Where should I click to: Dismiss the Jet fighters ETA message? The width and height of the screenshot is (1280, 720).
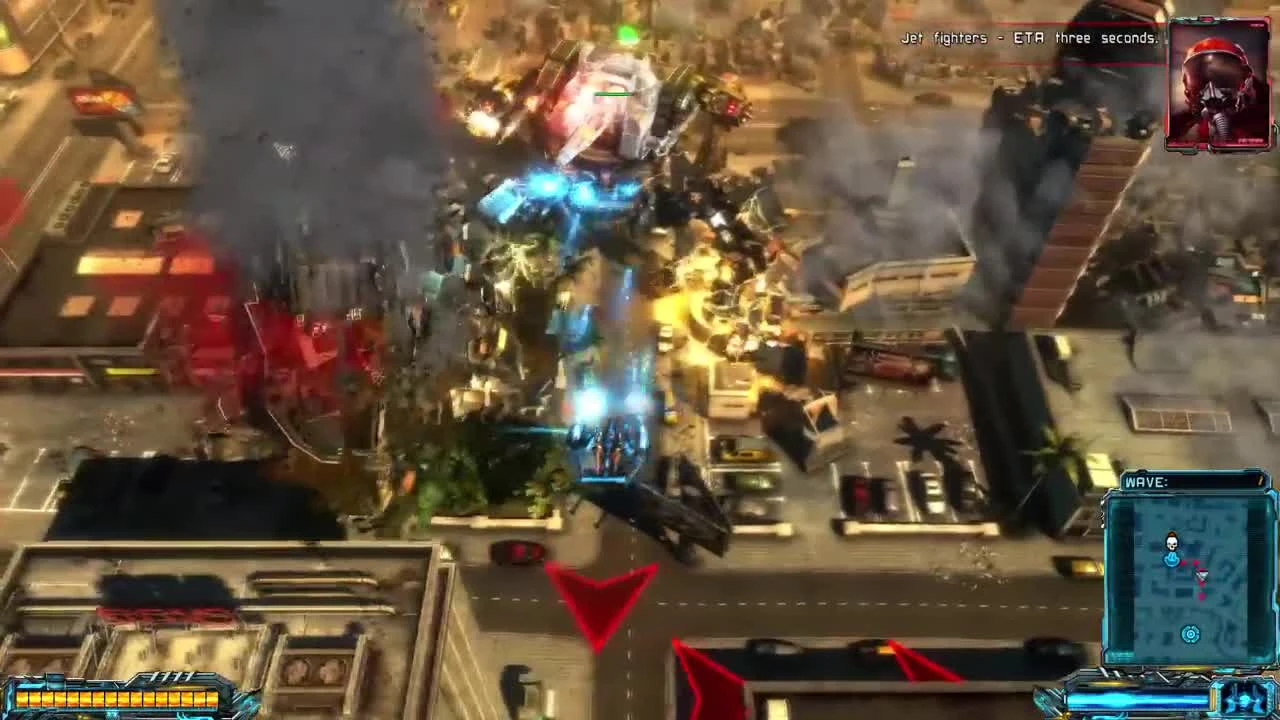click(x=1030, y=38)
